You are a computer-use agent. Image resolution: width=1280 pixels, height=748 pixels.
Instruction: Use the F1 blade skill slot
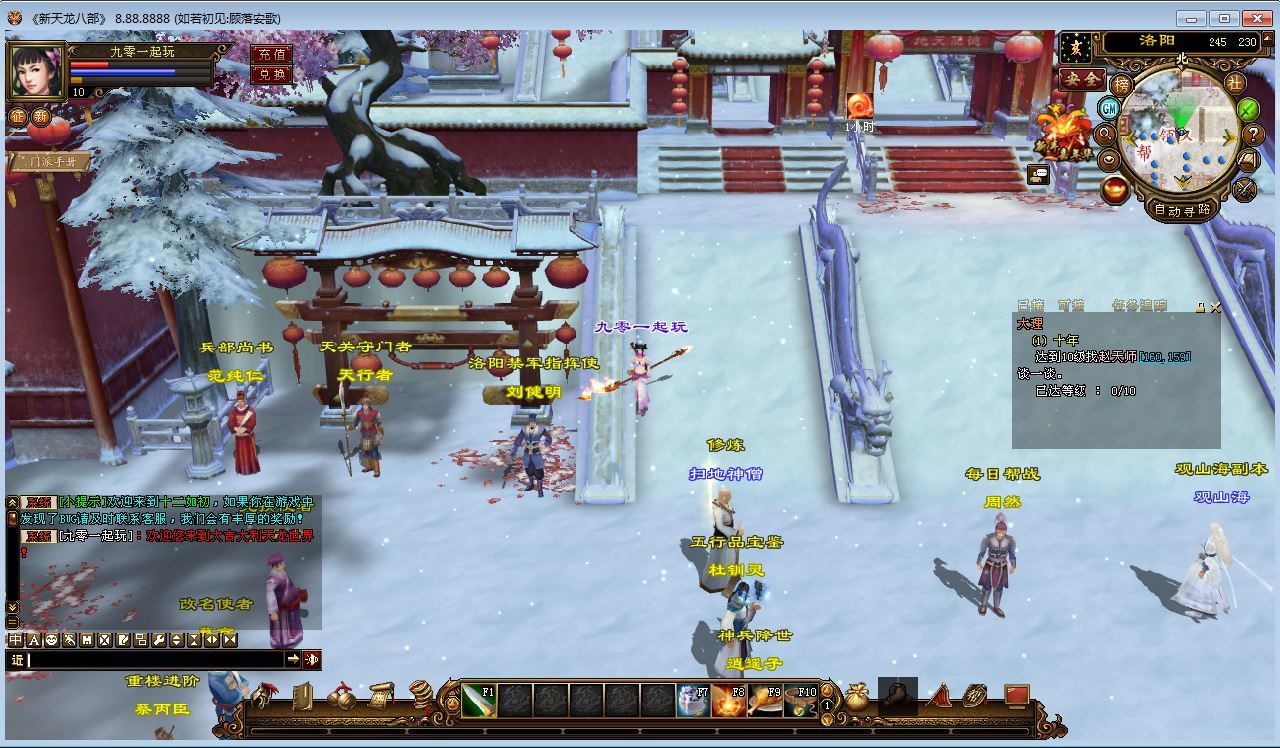pos(479,701)
